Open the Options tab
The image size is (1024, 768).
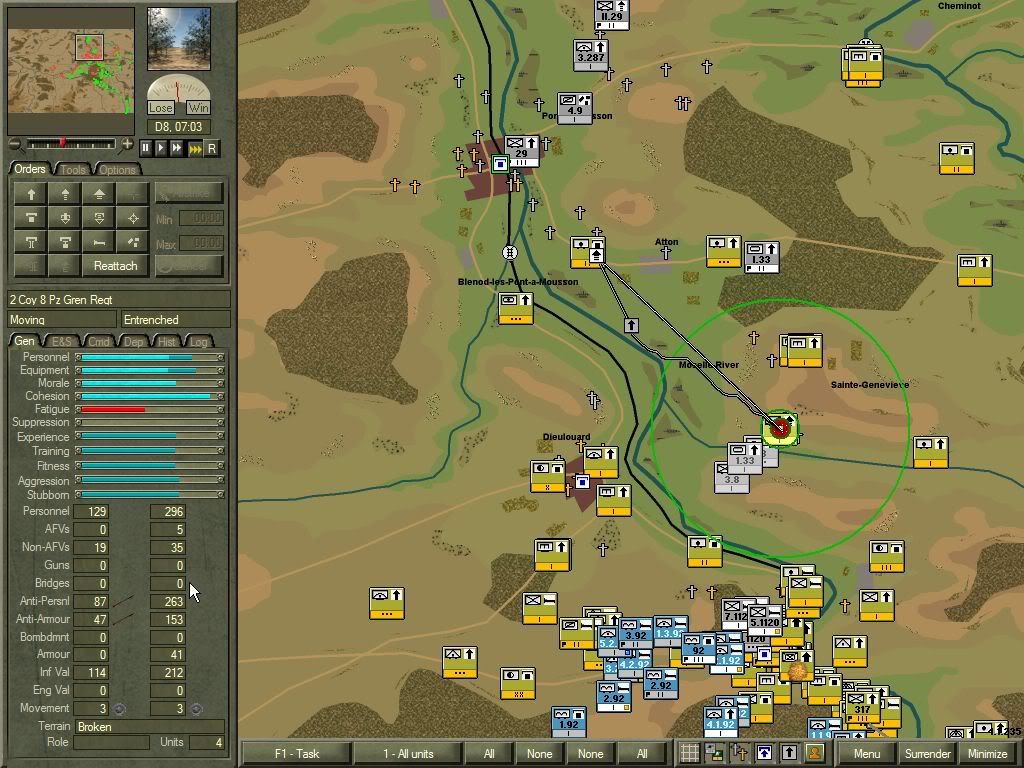point(116,169)
